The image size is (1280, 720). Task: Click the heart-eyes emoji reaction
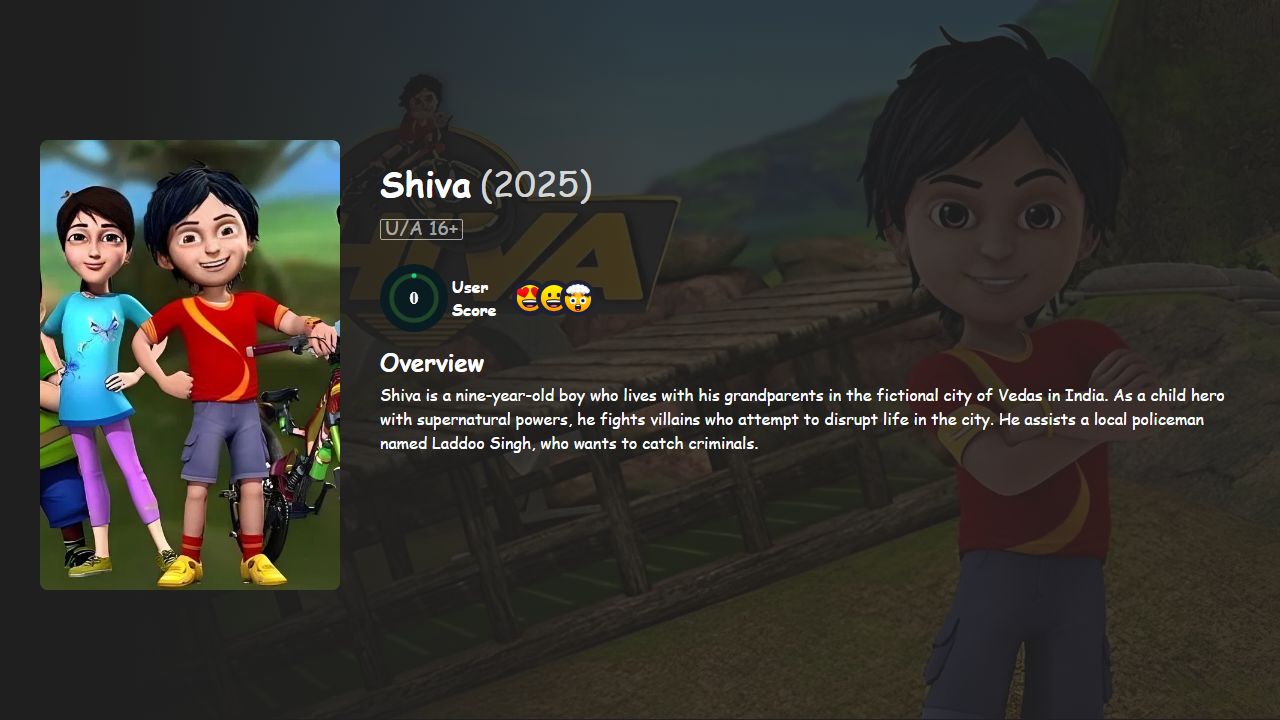[x=526, y=297]
